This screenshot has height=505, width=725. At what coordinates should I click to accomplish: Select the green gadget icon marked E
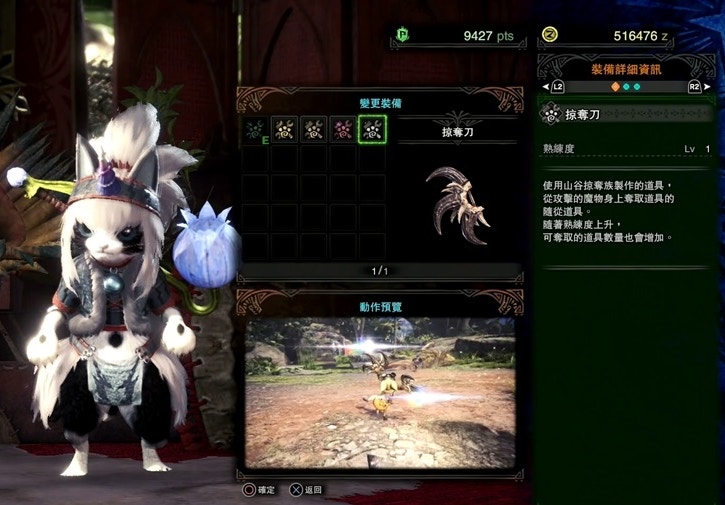256,129
